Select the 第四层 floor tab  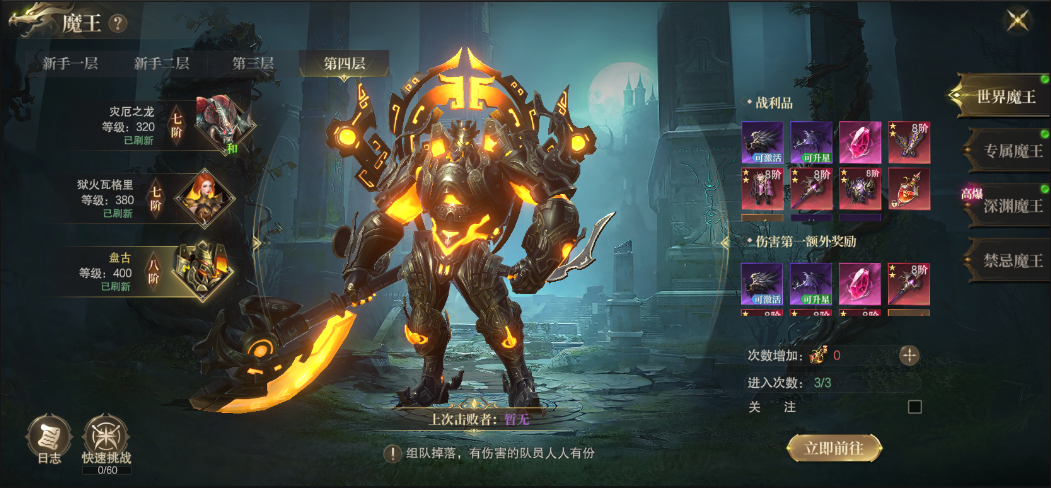click(x=343, y=63)
